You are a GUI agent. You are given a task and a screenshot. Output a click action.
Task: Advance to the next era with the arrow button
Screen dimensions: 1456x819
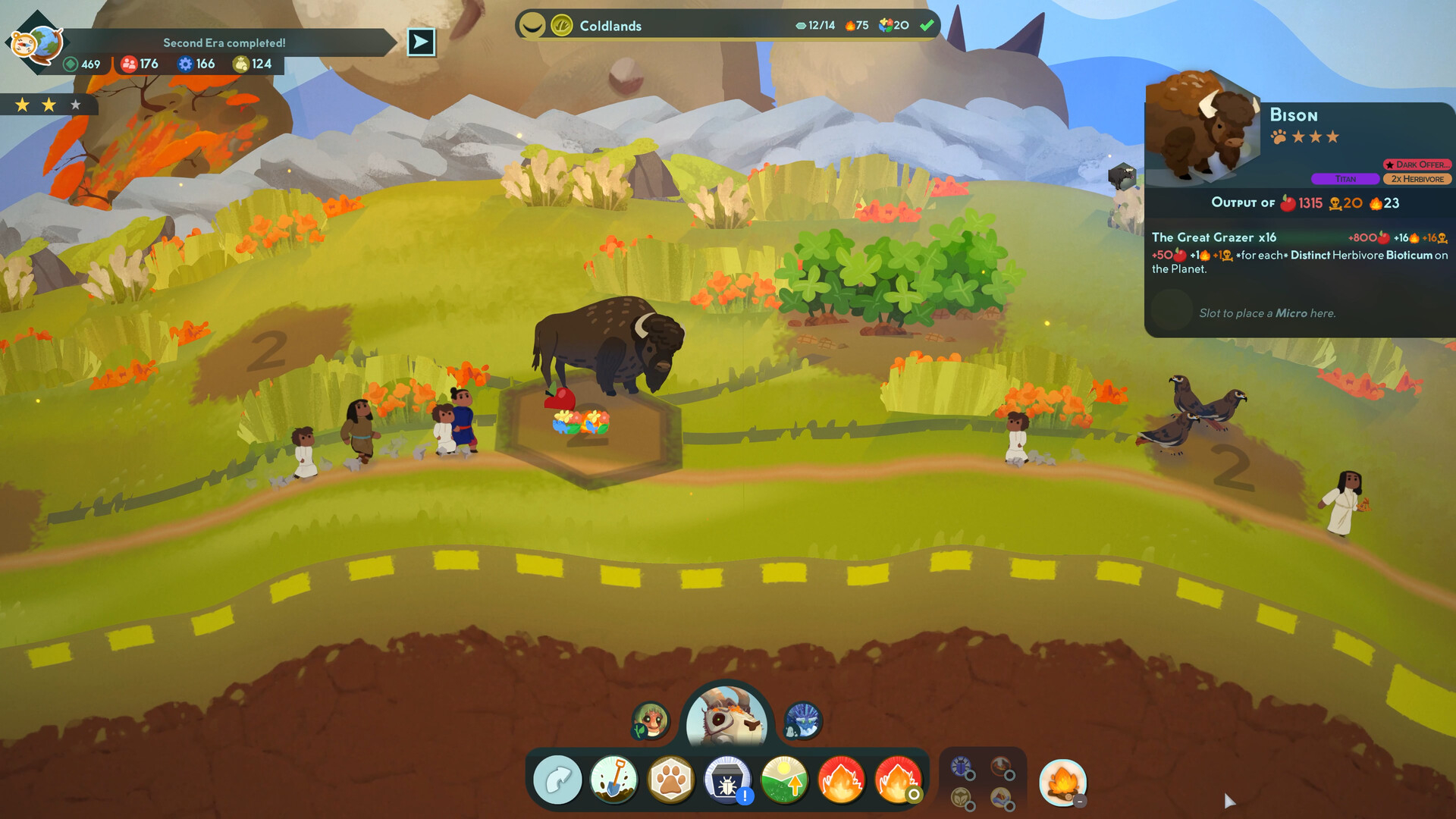421,42
